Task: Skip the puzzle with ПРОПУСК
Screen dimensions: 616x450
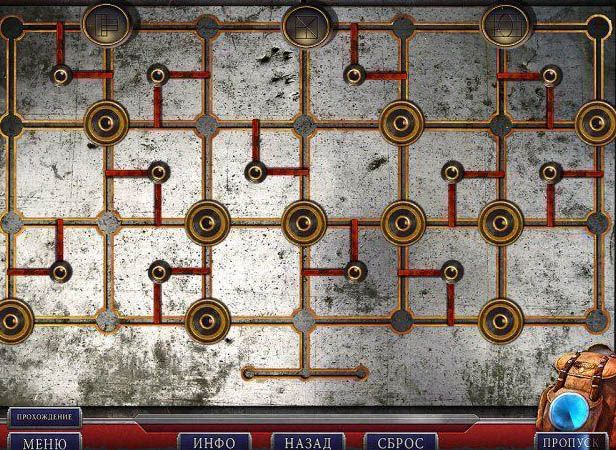Action: (x=572, y=441)
